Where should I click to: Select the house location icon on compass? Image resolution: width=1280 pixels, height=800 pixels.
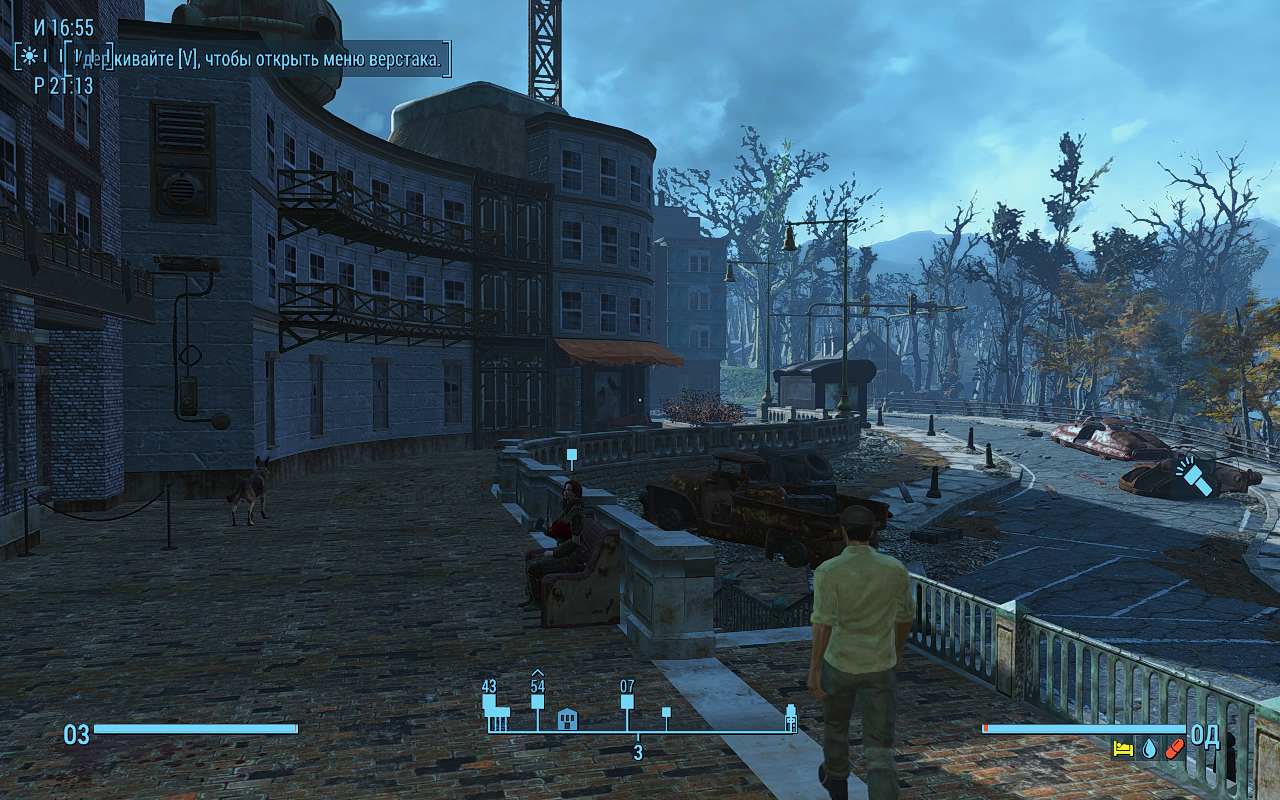click(567, 718)
